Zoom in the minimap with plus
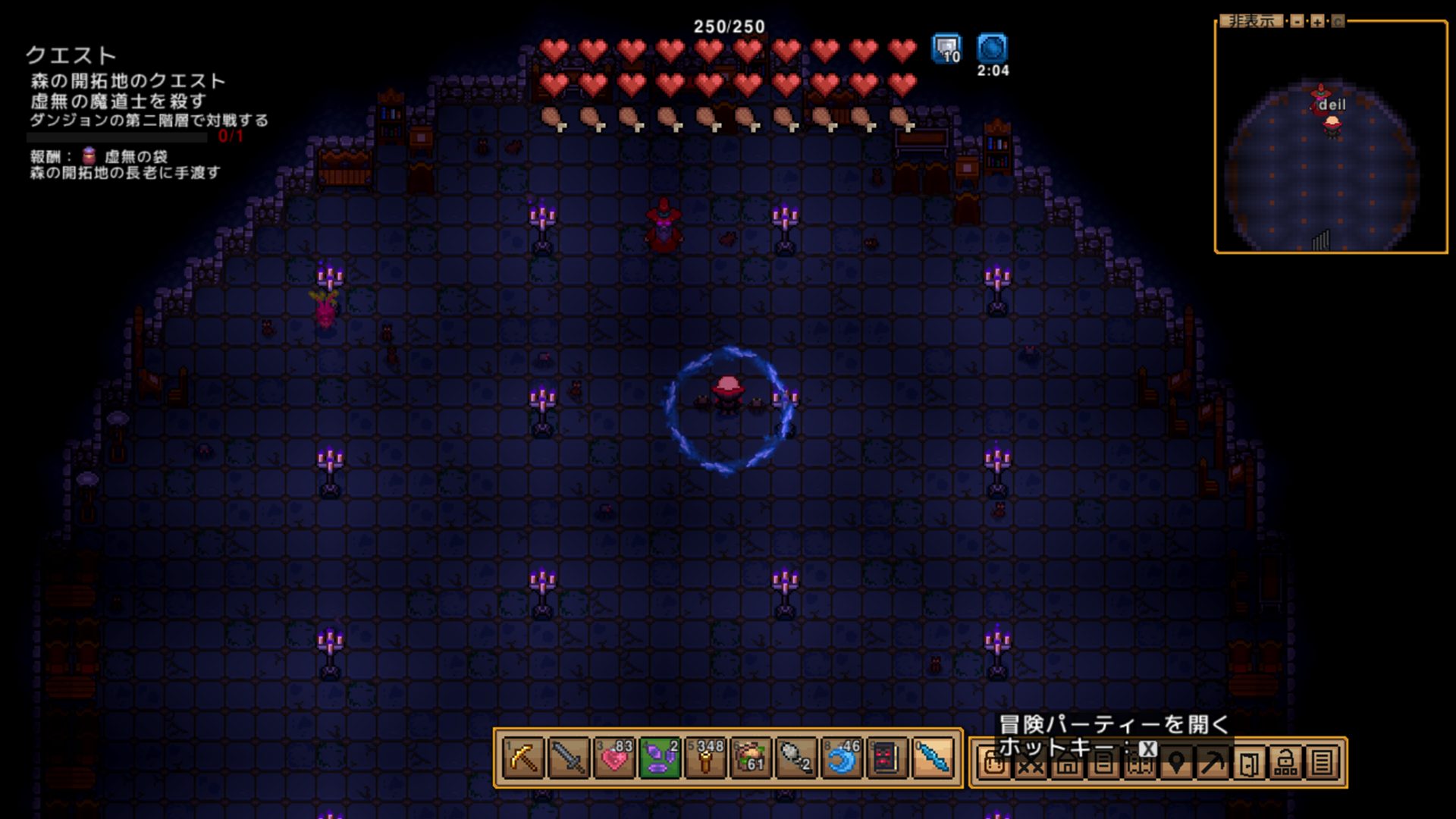This screenshot has width=1456, height=819. click(1317, 21)
